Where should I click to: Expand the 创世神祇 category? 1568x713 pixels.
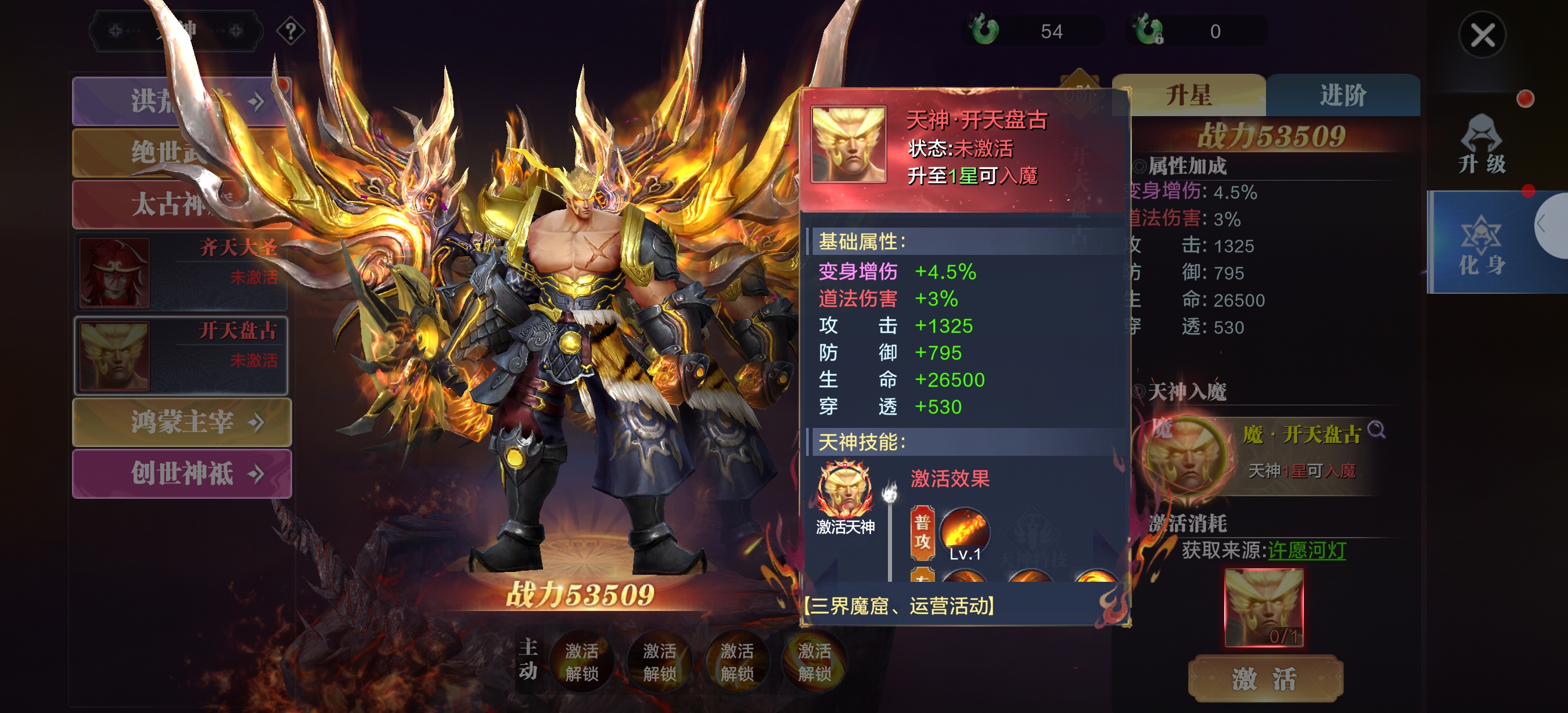pyautogui.click(x=182, y=473)
